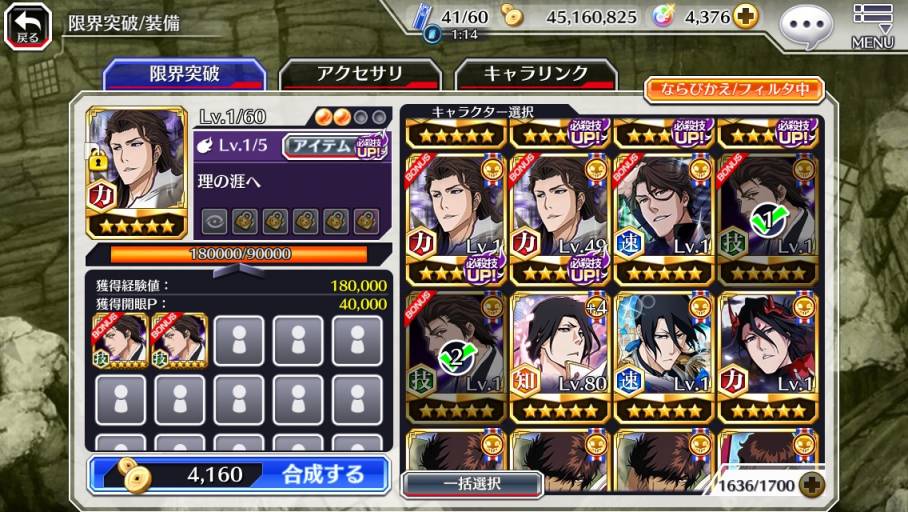This screenshot has width=908, height=512.
Task: Open the MENU in the top corner
Action: (x=872, y=26)
